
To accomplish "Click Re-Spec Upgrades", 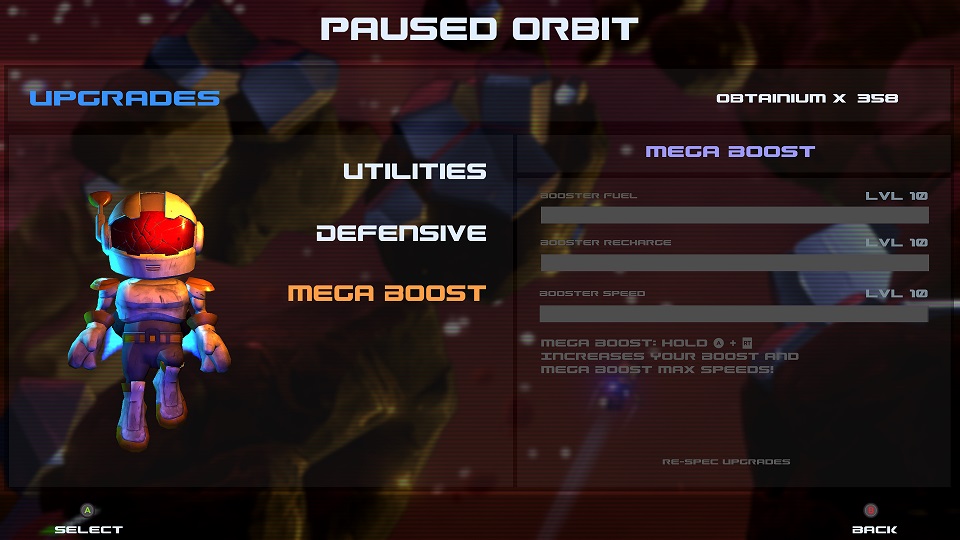I will tap(726, 462).
